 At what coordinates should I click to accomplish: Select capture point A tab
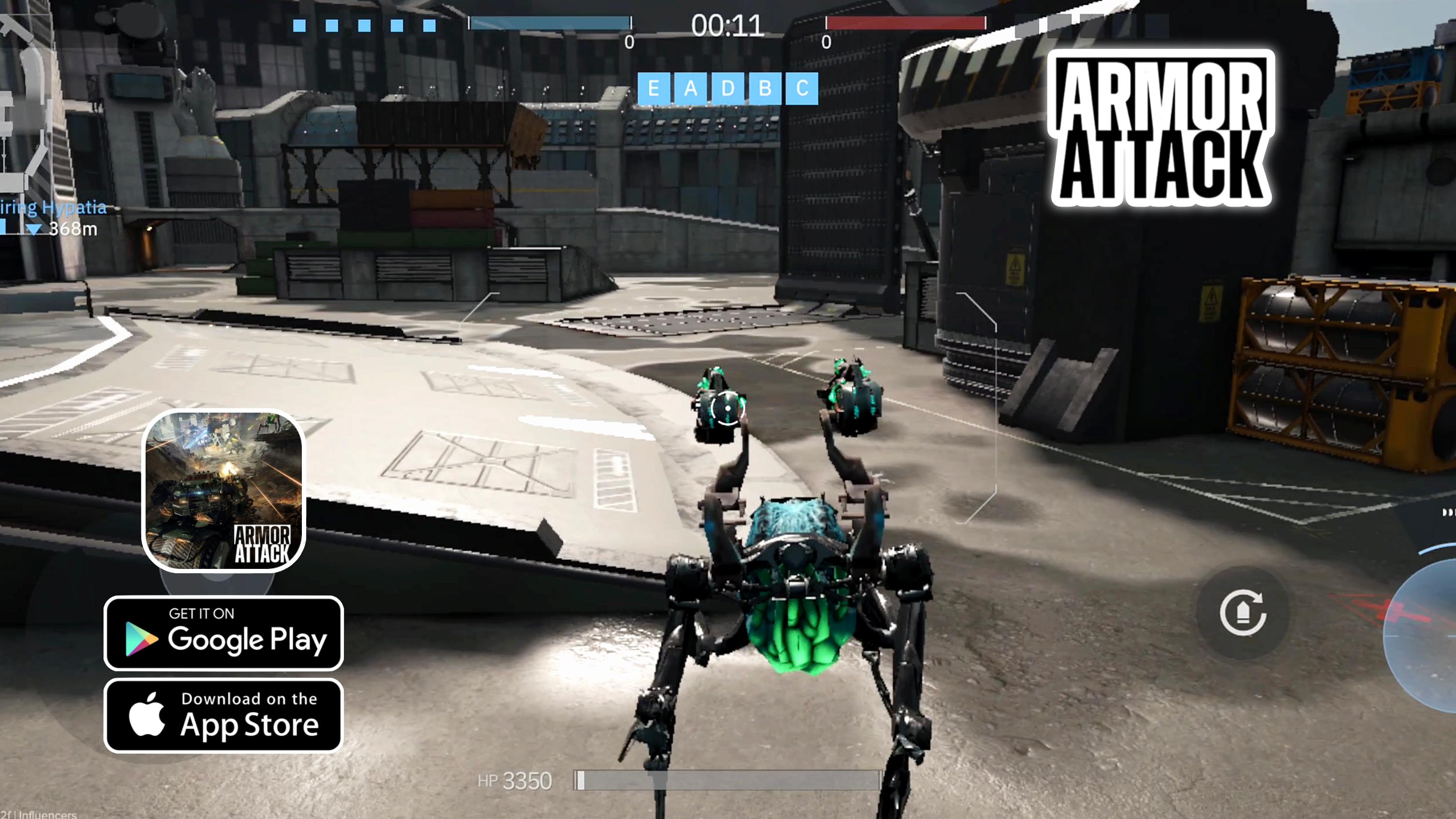691,88
